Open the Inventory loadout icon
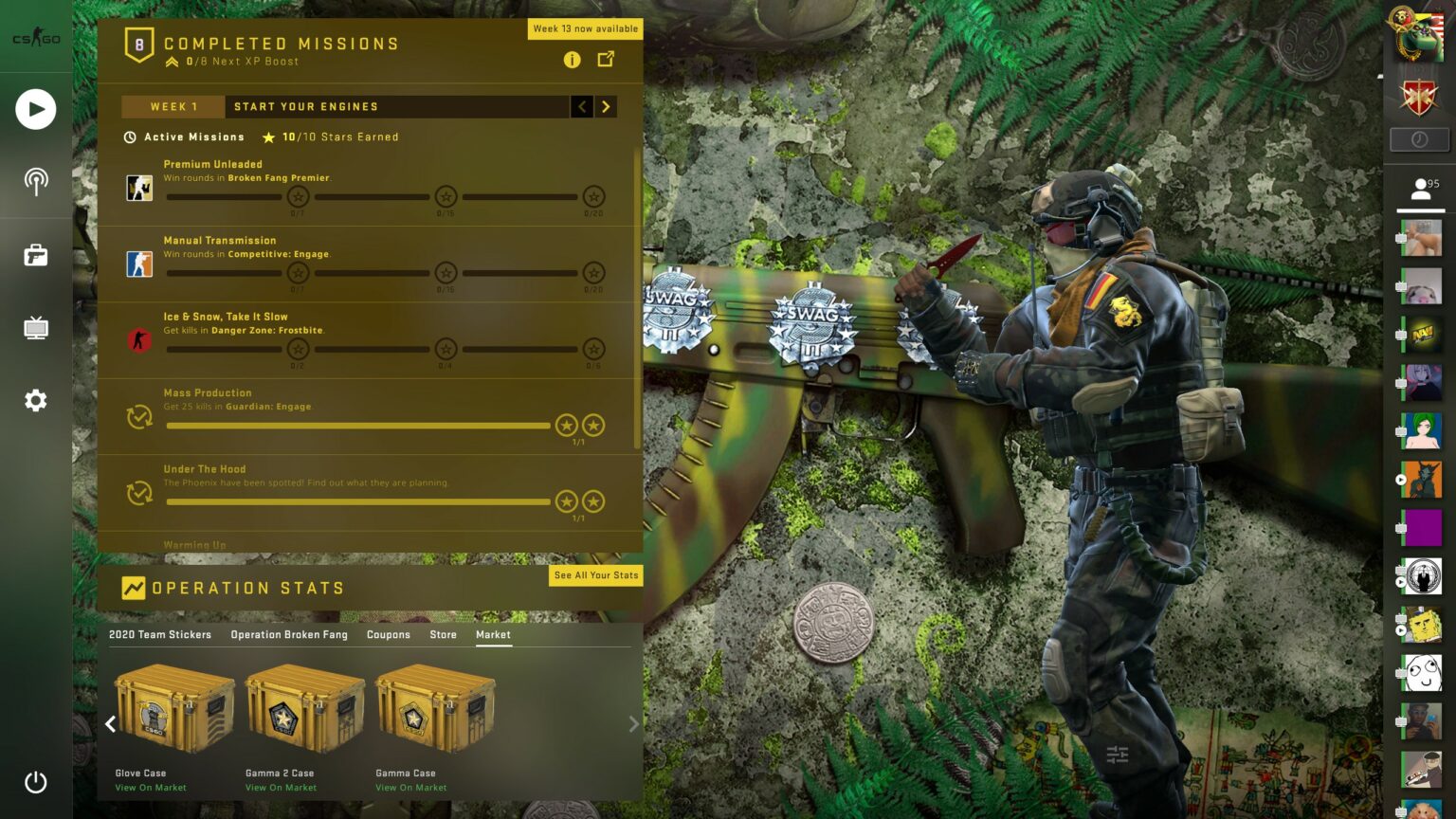 pos(35,255)
